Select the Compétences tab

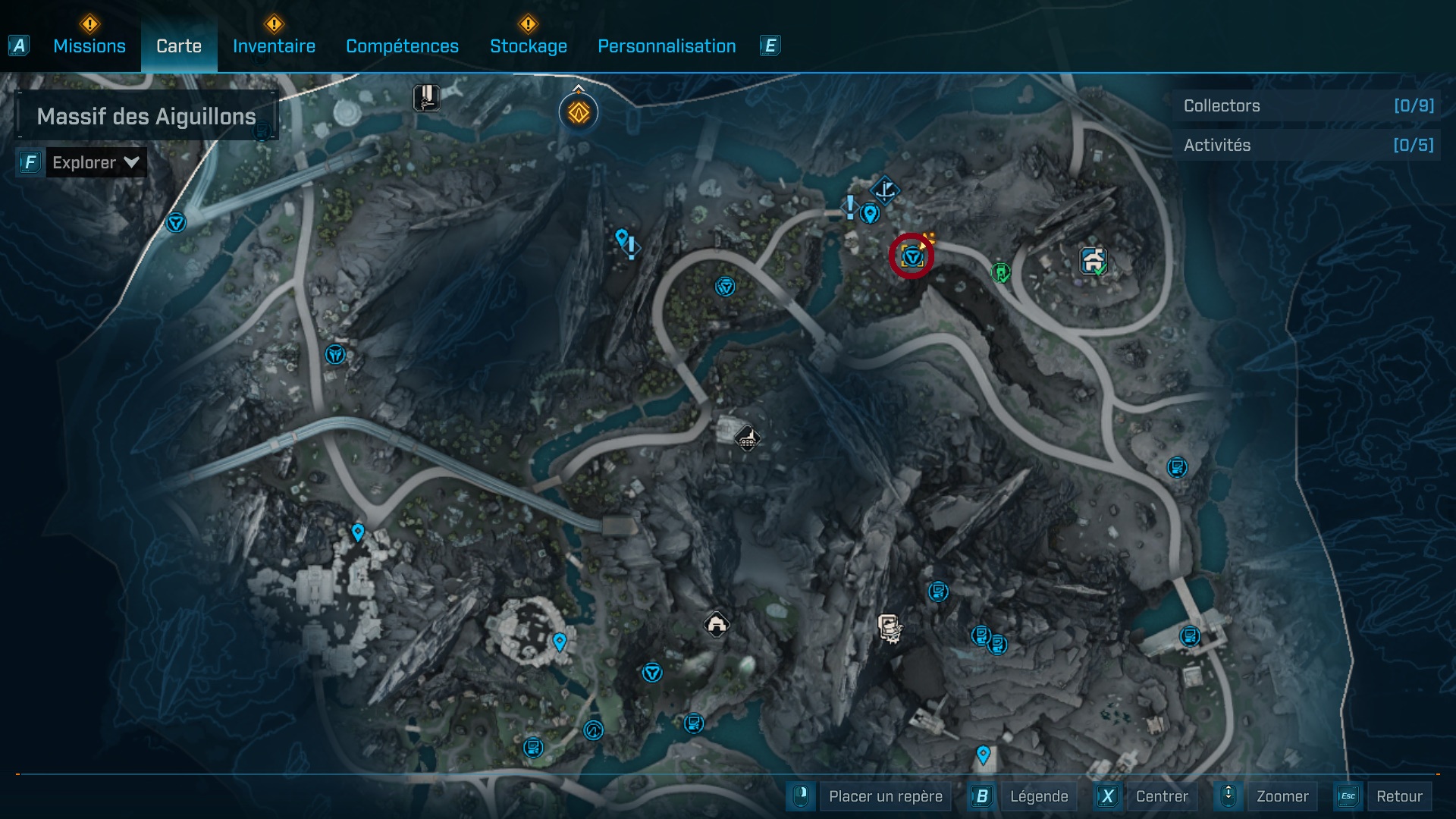click(402, 46)
